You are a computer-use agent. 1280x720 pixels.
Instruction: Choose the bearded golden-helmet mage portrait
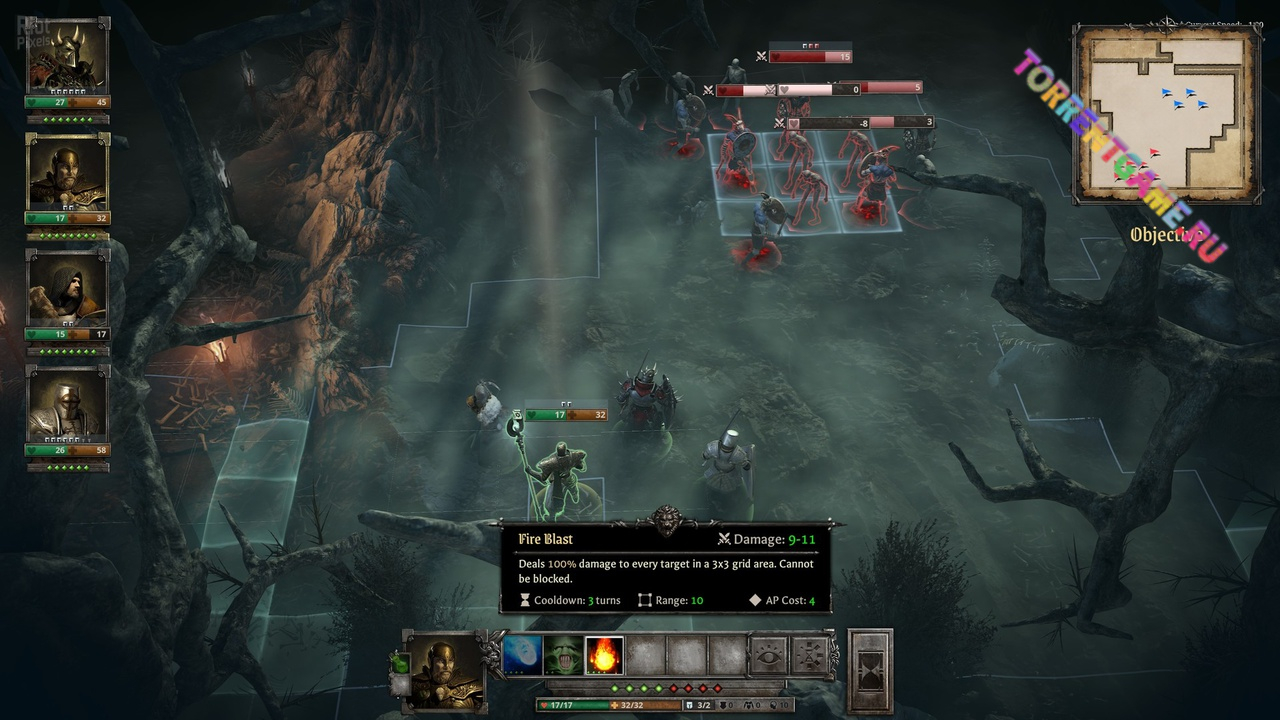[x=67, y=172]
